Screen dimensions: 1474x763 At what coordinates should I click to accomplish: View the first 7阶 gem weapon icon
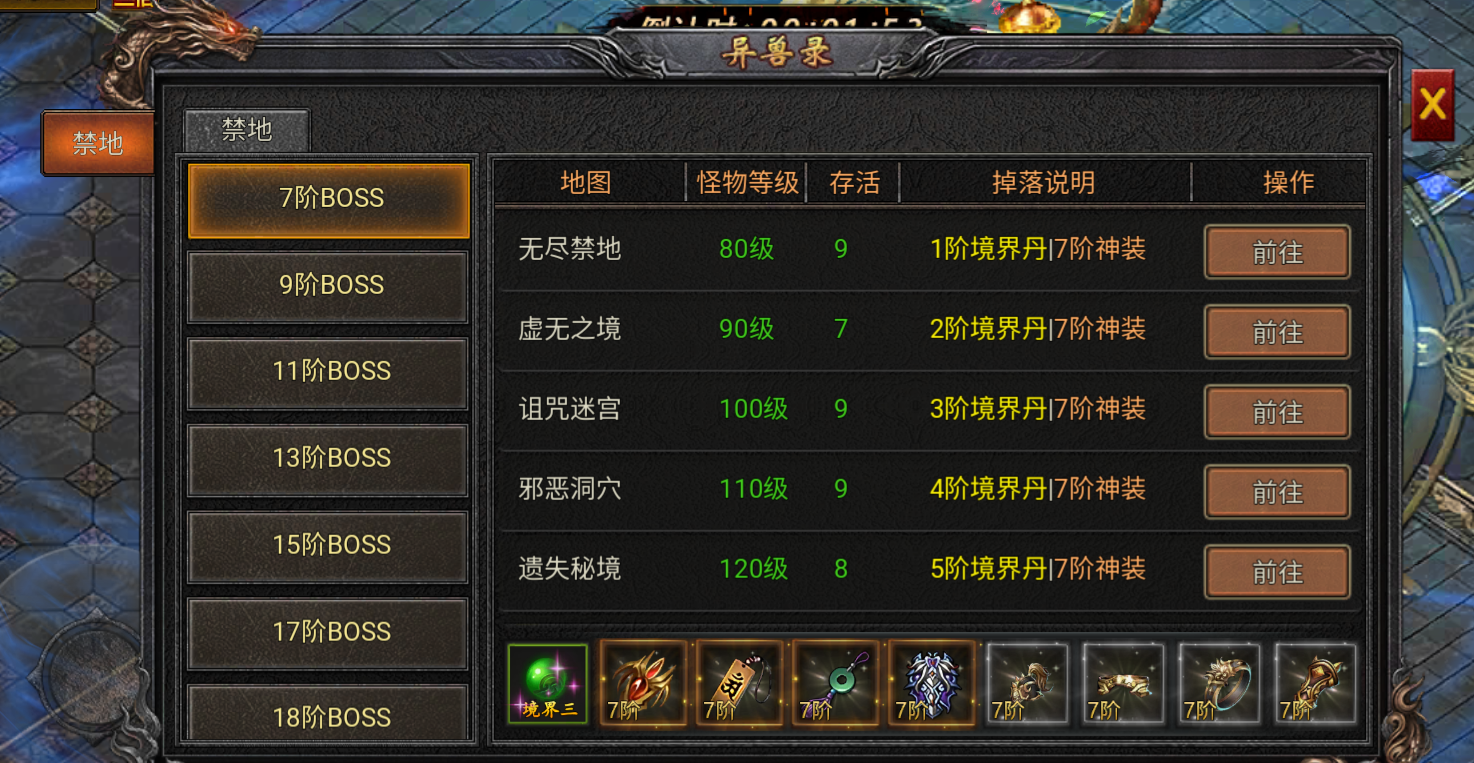644,683
